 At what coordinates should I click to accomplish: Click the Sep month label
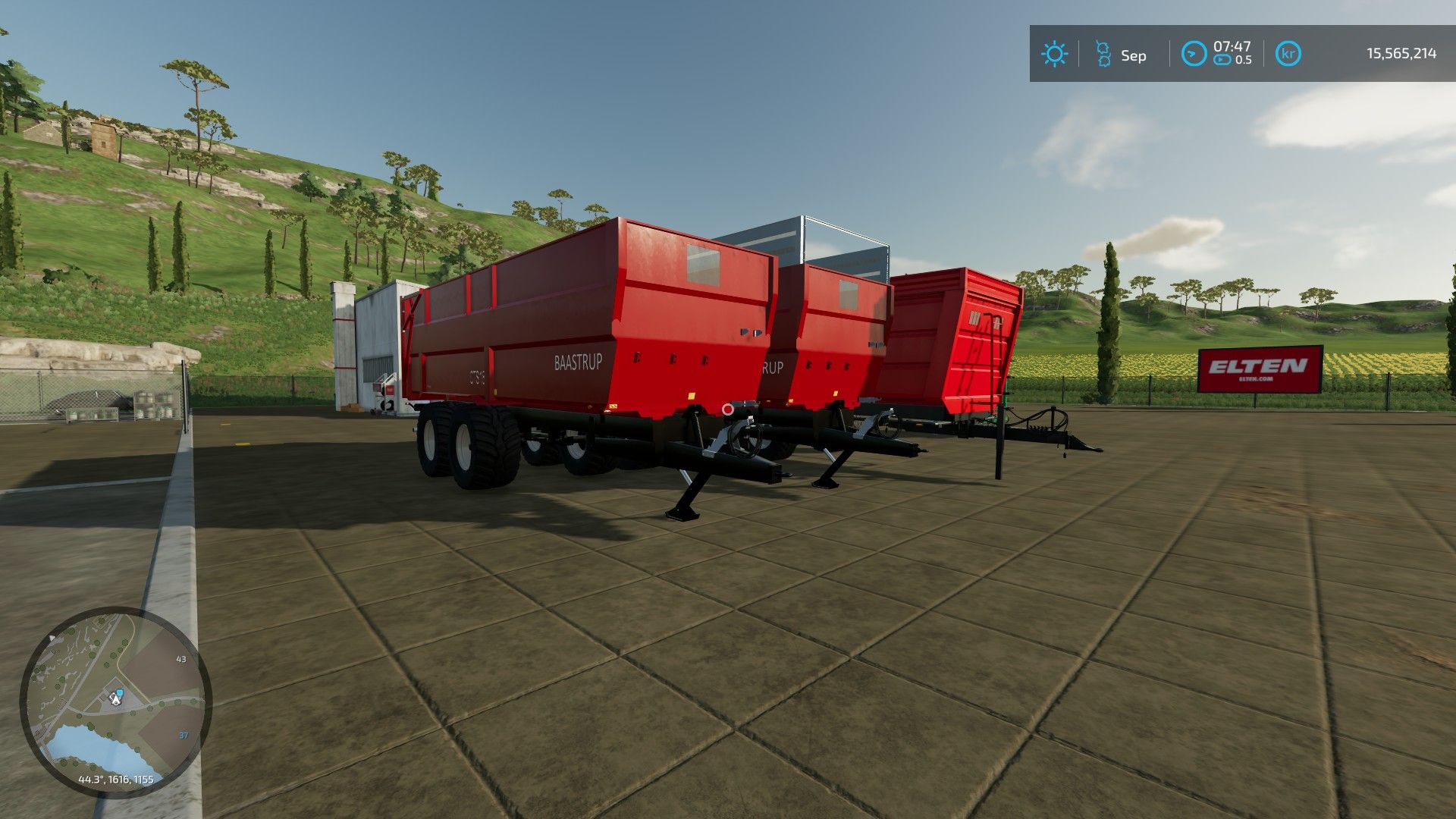[x=1135, y=54]
